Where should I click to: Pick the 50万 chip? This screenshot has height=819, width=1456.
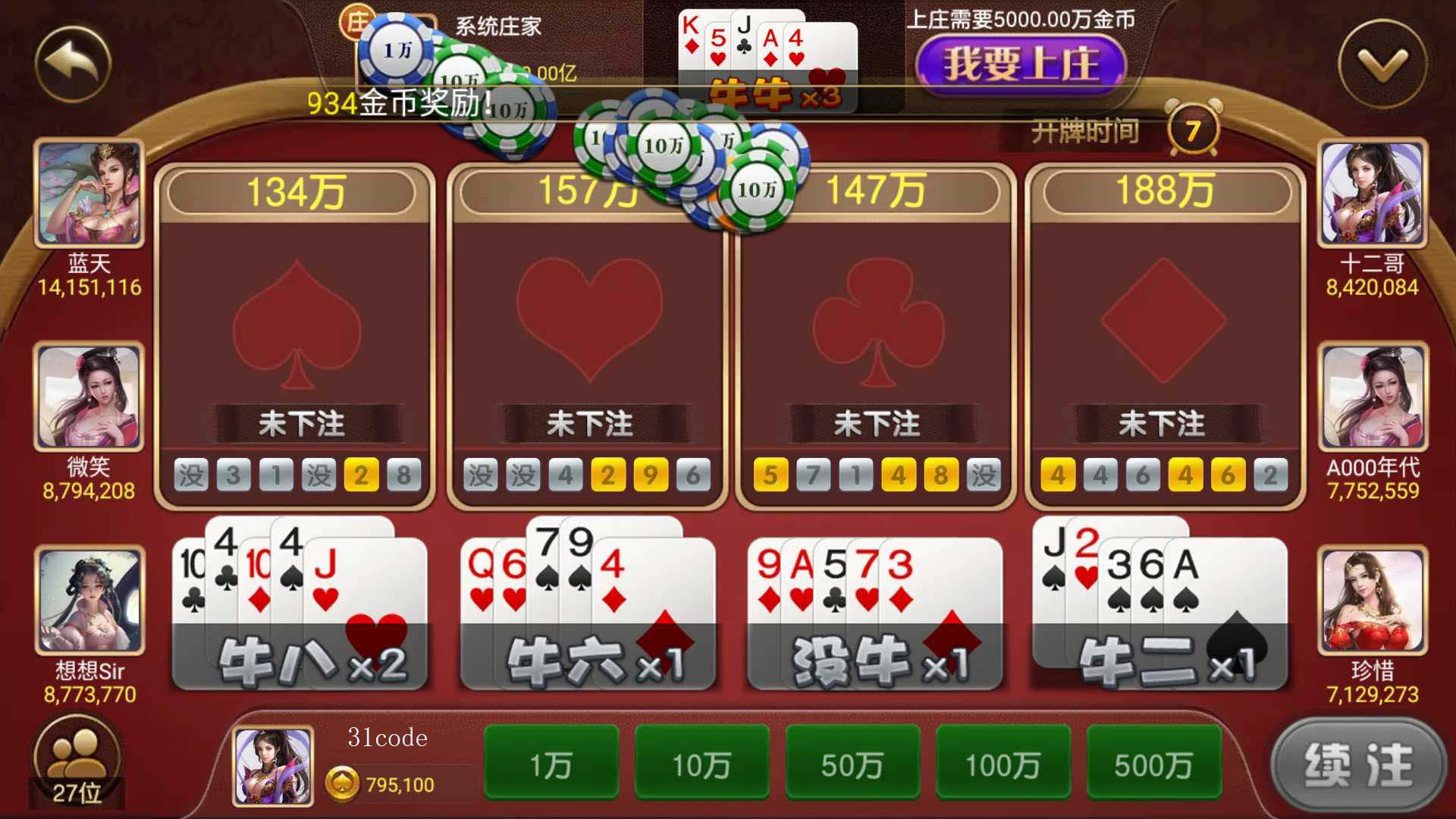click(852, 764)
